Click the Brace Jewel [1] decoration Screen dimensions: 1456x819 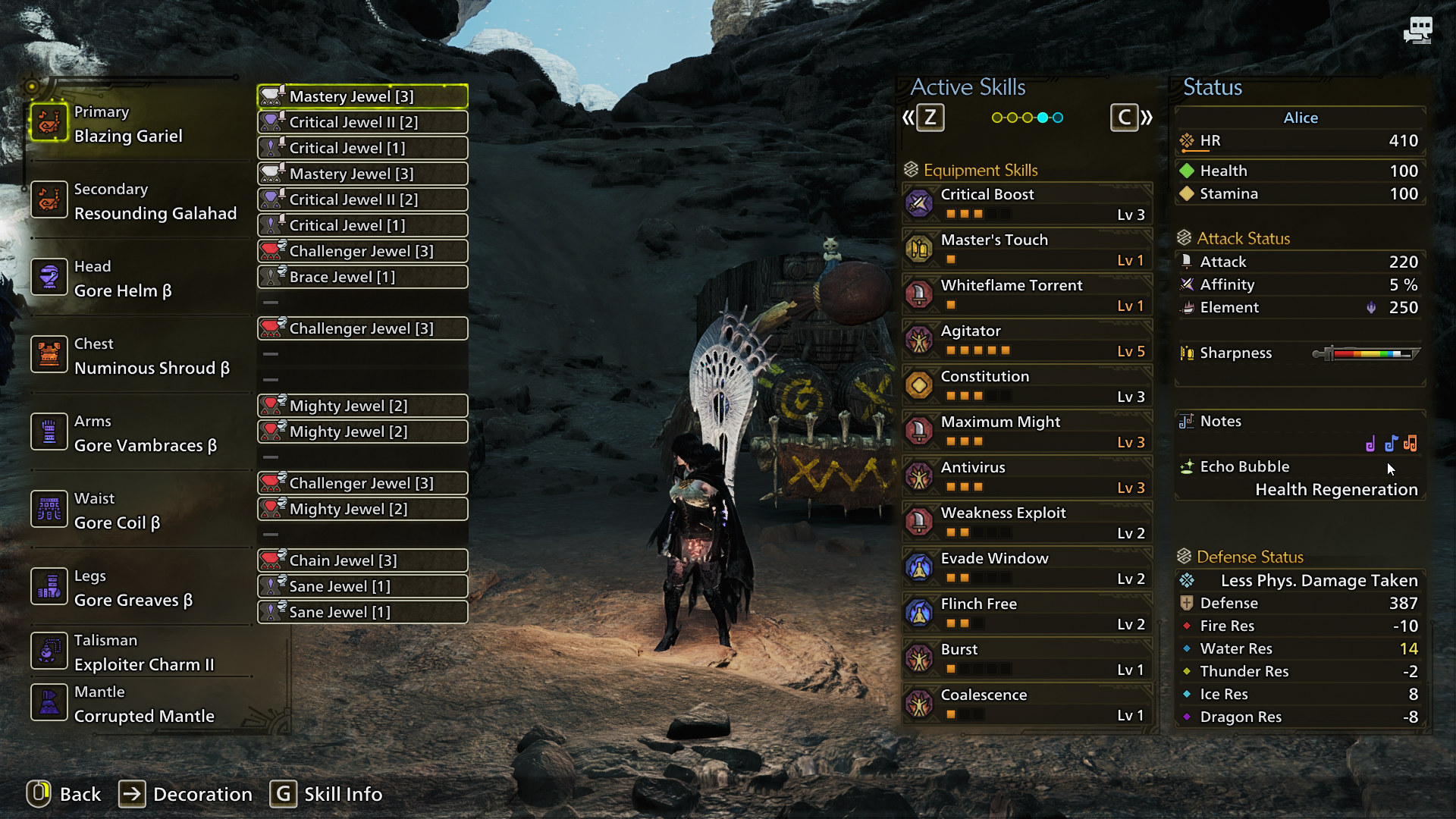click(362, 277)
